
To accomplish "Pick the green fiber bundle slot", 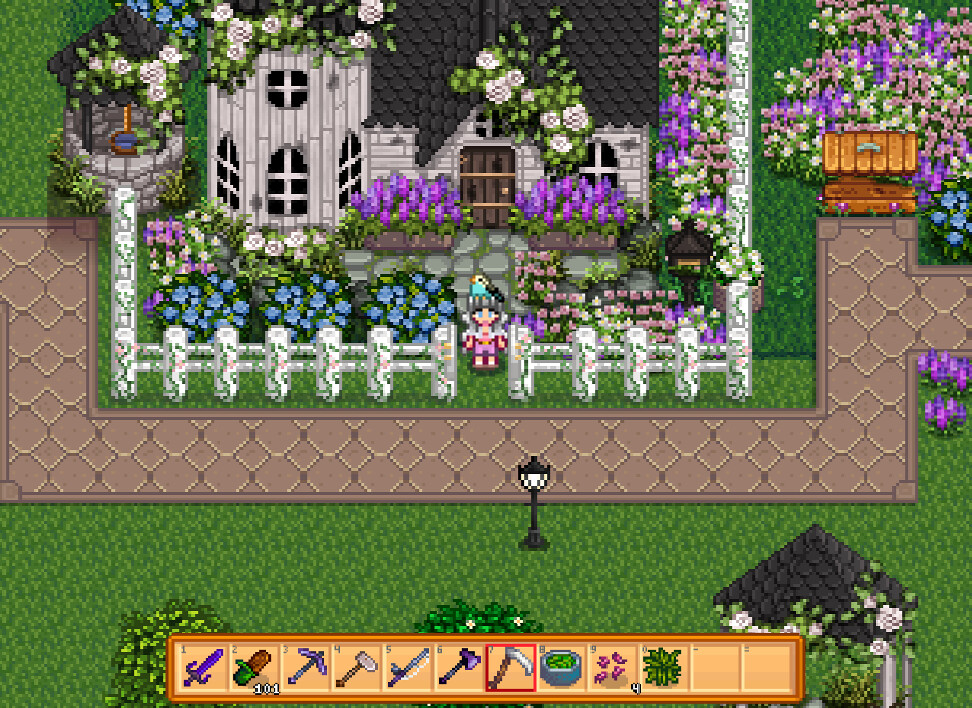I will pos(663,666).
